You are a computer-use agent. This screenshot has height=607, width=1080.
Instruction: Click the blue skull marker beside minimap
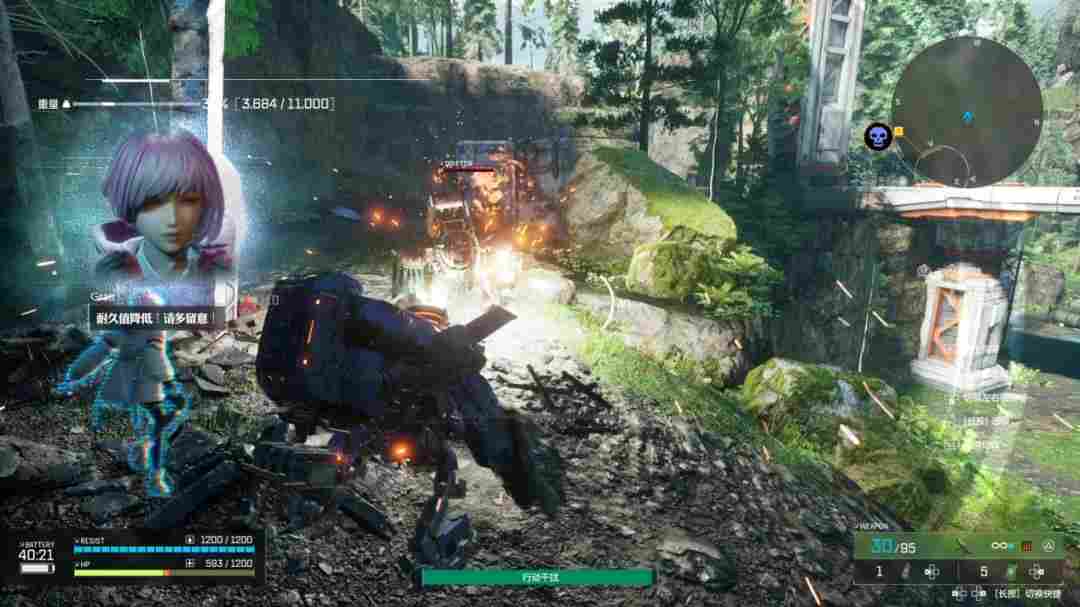(877, 138)
